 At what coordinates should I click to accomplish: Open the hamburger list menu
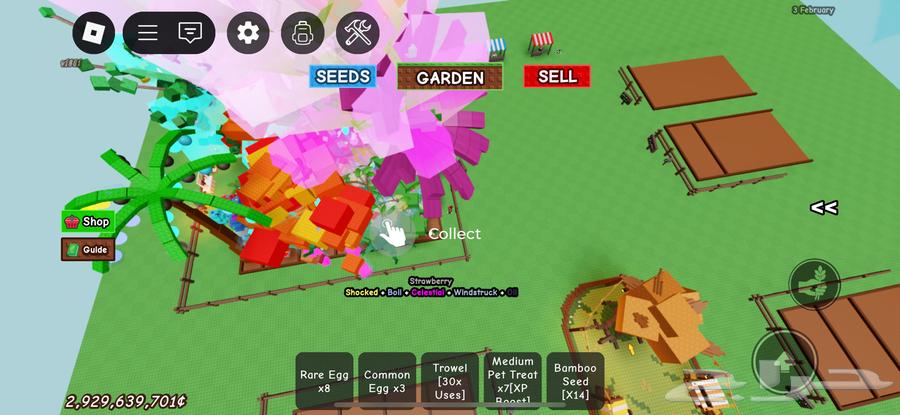click(x=148, y=33)
